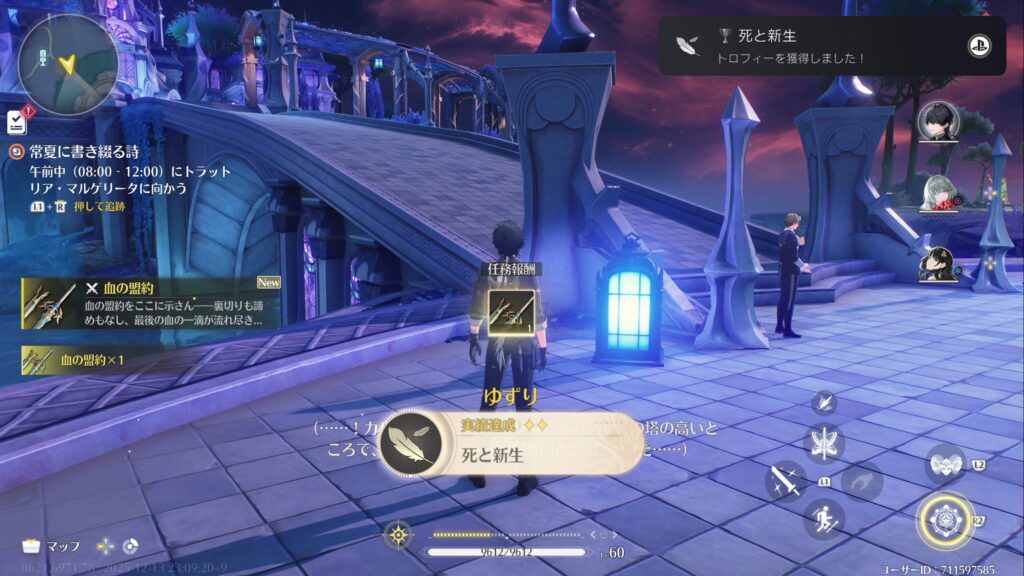Open the quest log checklist icon
1024x576 pixels.
[16, 122]
